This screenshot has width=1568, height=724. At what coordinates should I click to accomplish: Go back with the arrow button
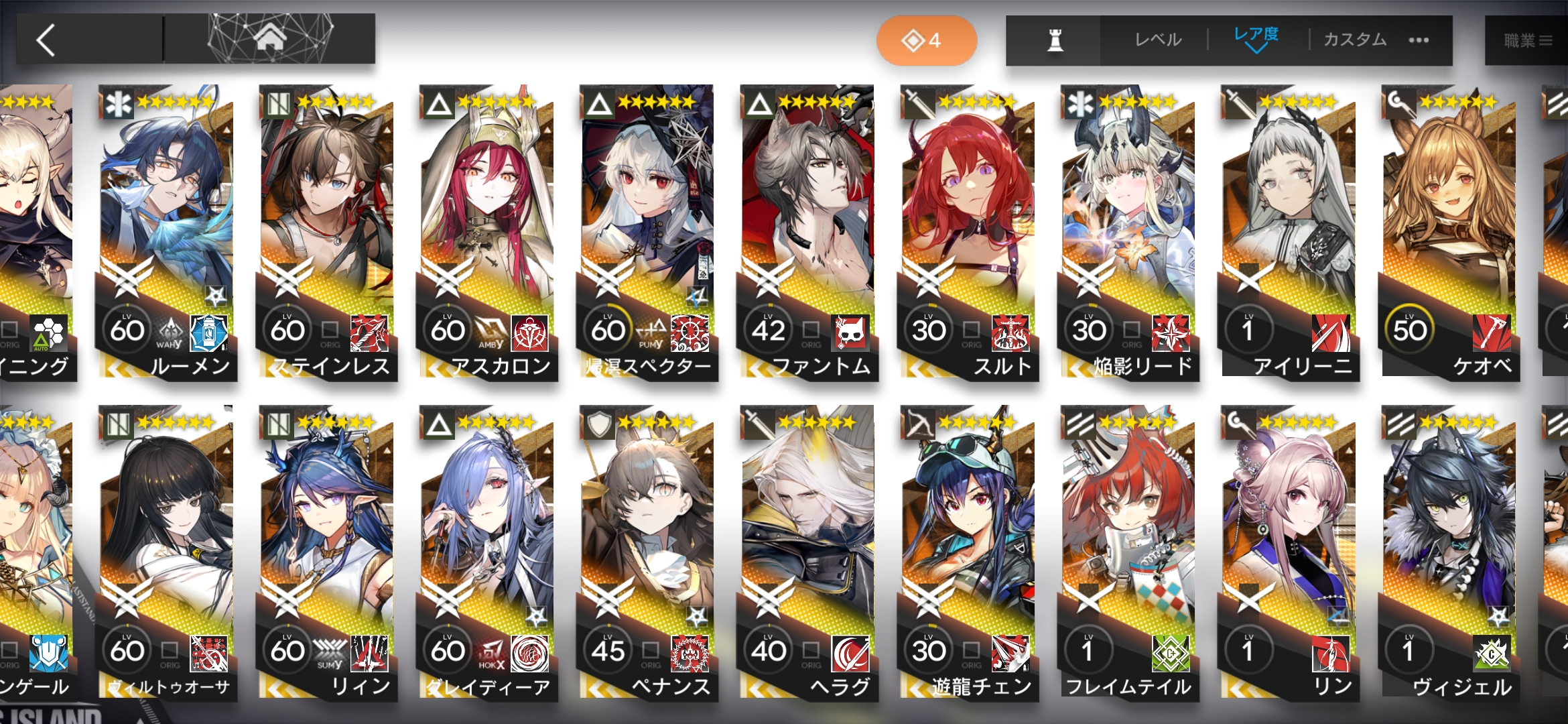(47, 40)
